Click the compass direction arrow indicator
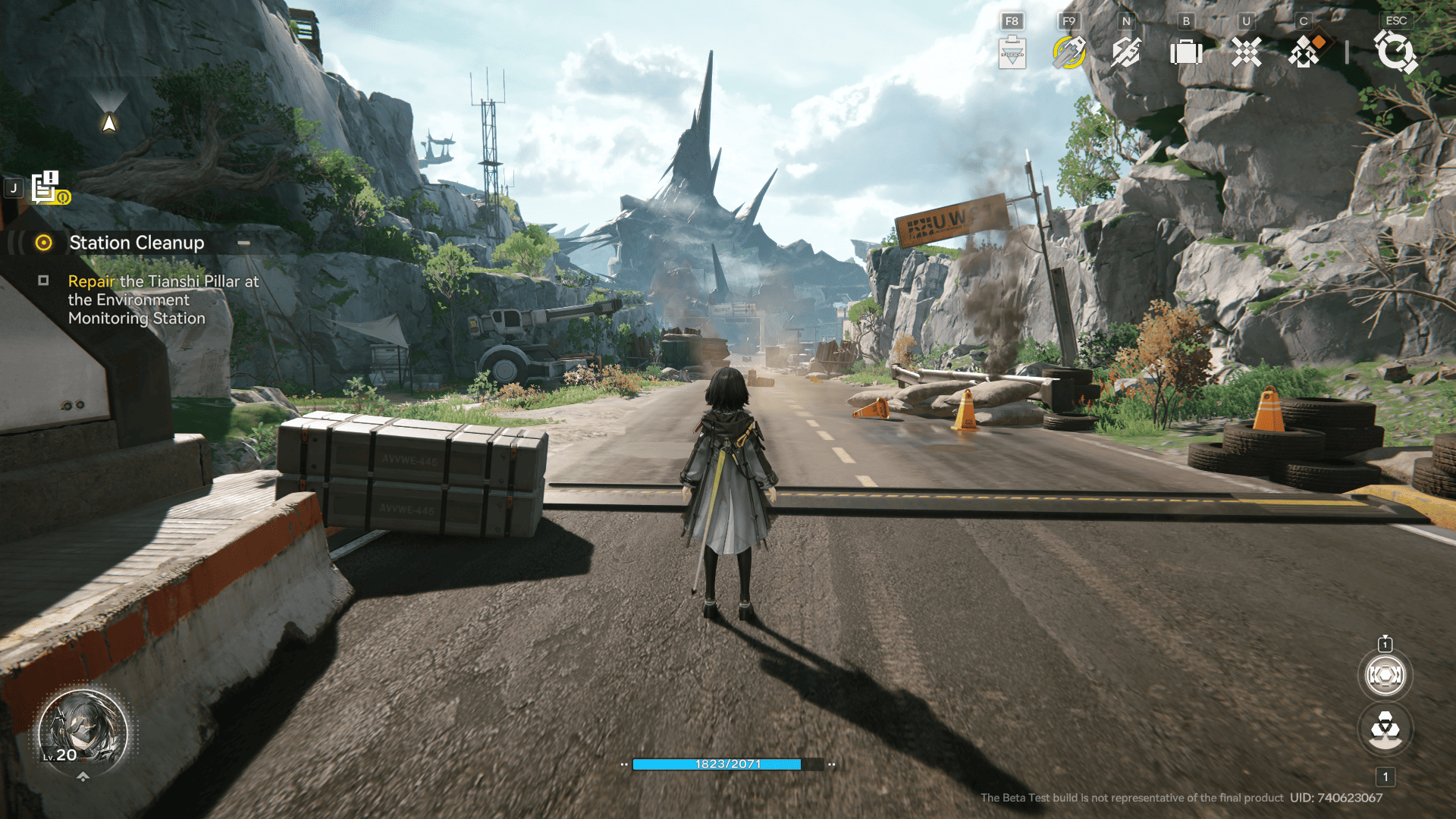The width and height of the screenshot is (1456, 819). [109, 121]
